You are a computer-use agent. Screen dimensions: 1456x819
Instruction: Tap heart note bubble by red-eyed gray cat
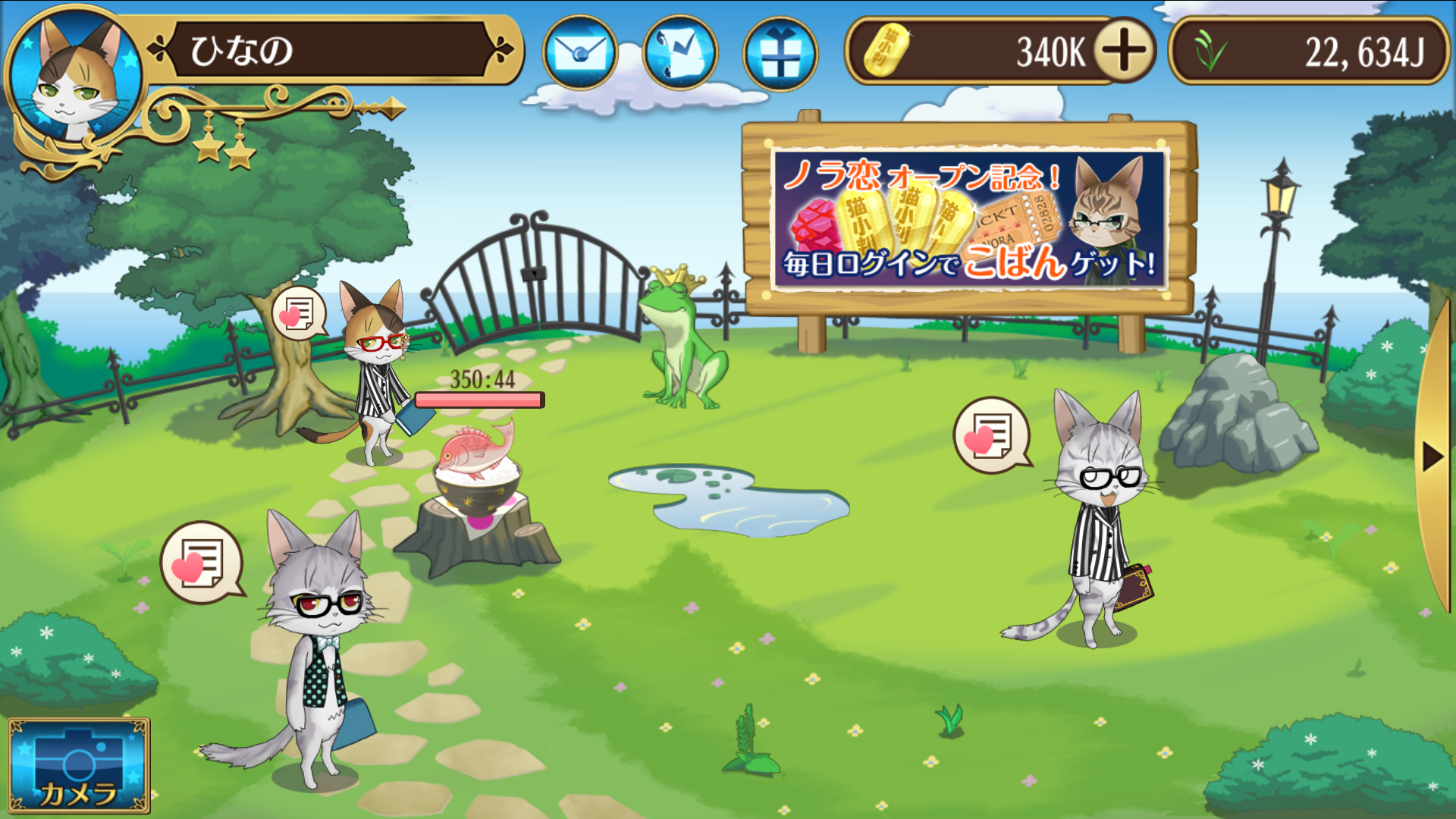point(201,562)
